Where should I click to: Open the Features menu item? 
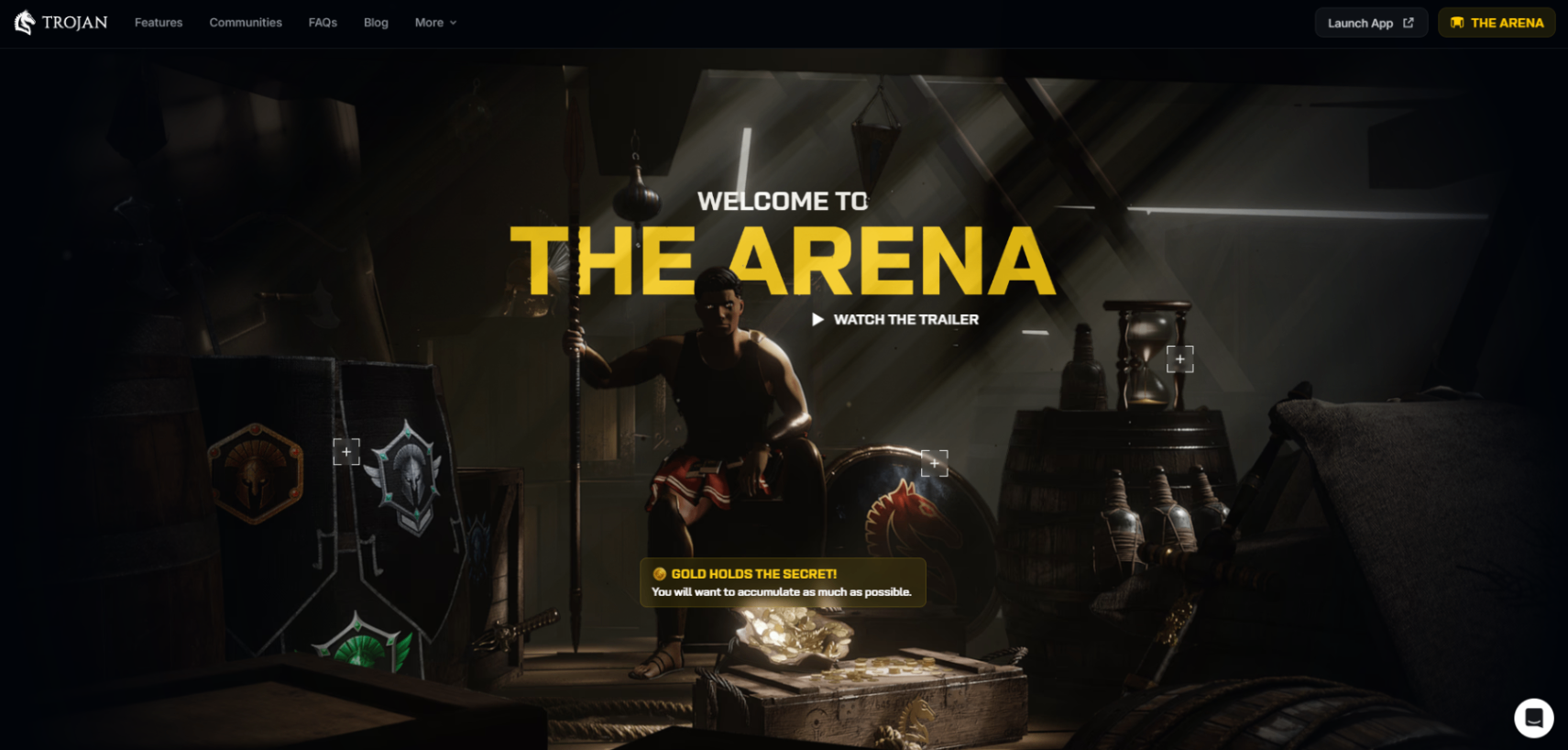tap(158, 22)
